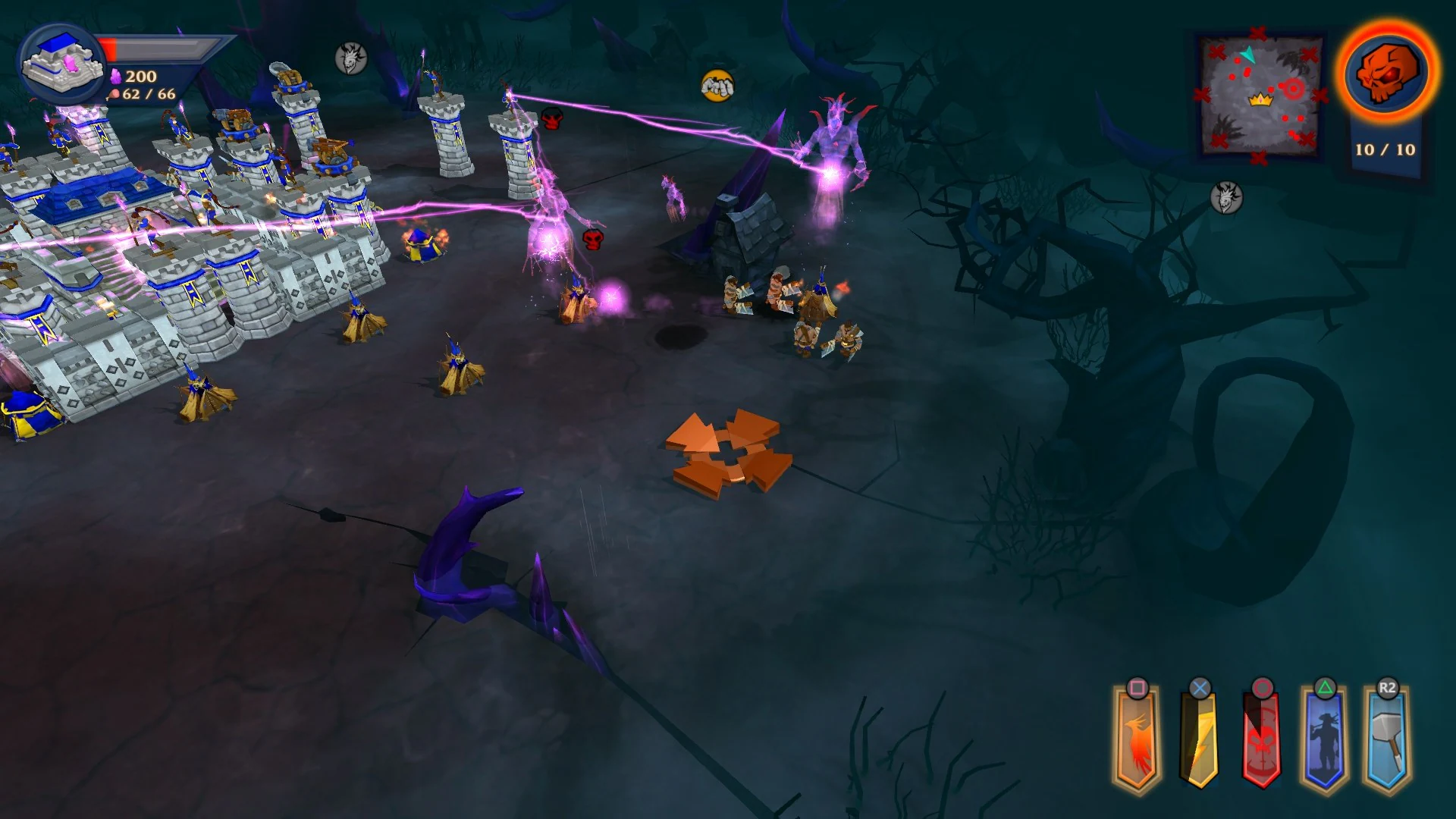
Task: Click the 62 / 66 population counter
Action: [x=146, y=95]
